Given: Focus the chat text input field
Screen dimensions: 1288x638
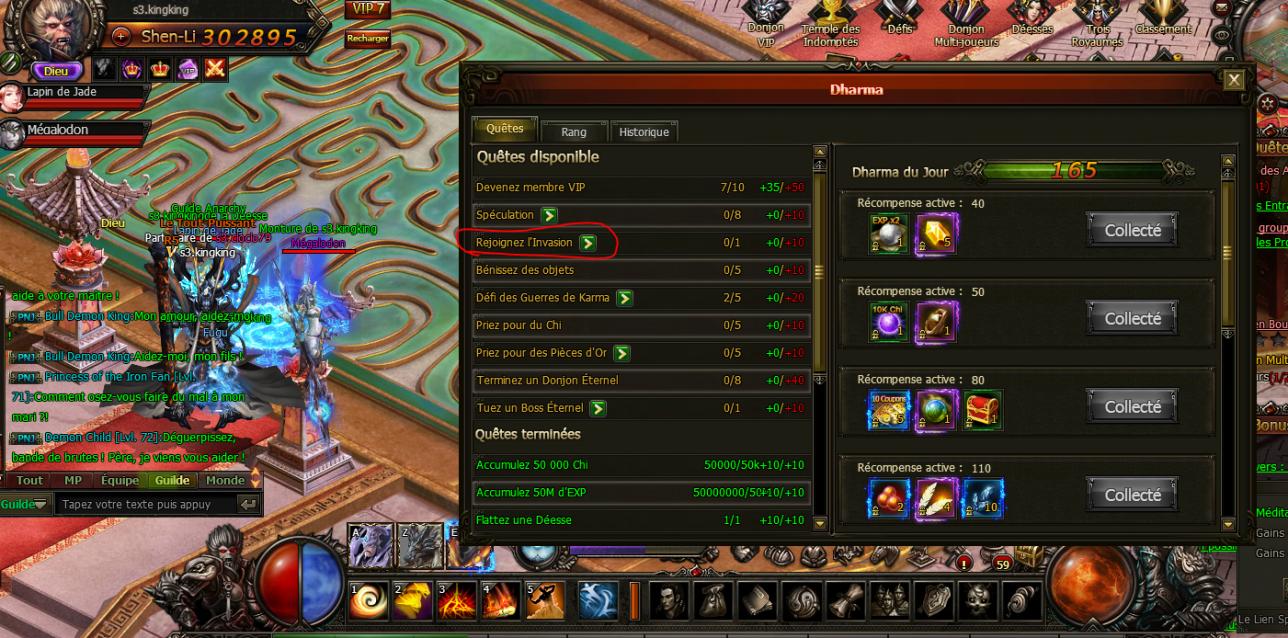Looking at the screenshot, I should [x=145, y=505].
